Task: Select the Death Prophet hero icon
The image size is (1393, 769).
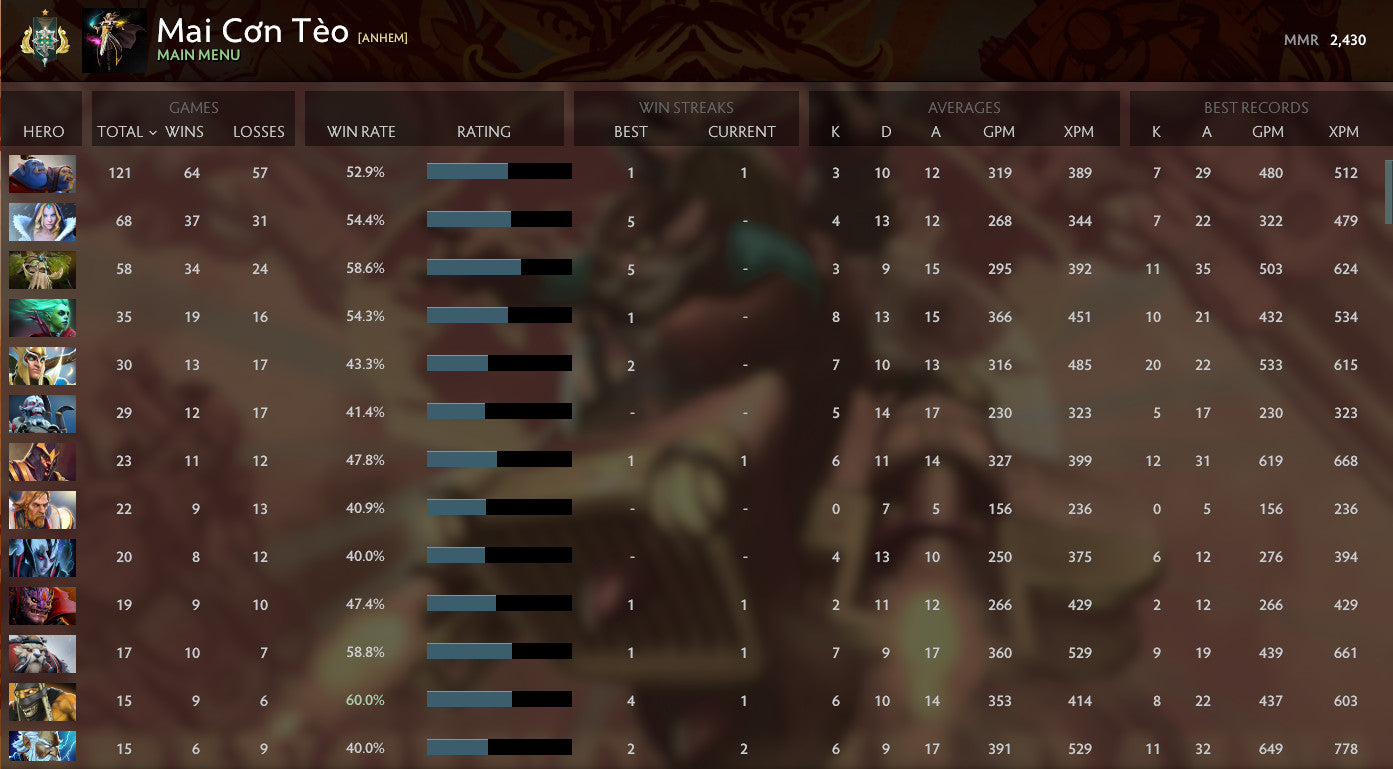Action: point(42,317)
